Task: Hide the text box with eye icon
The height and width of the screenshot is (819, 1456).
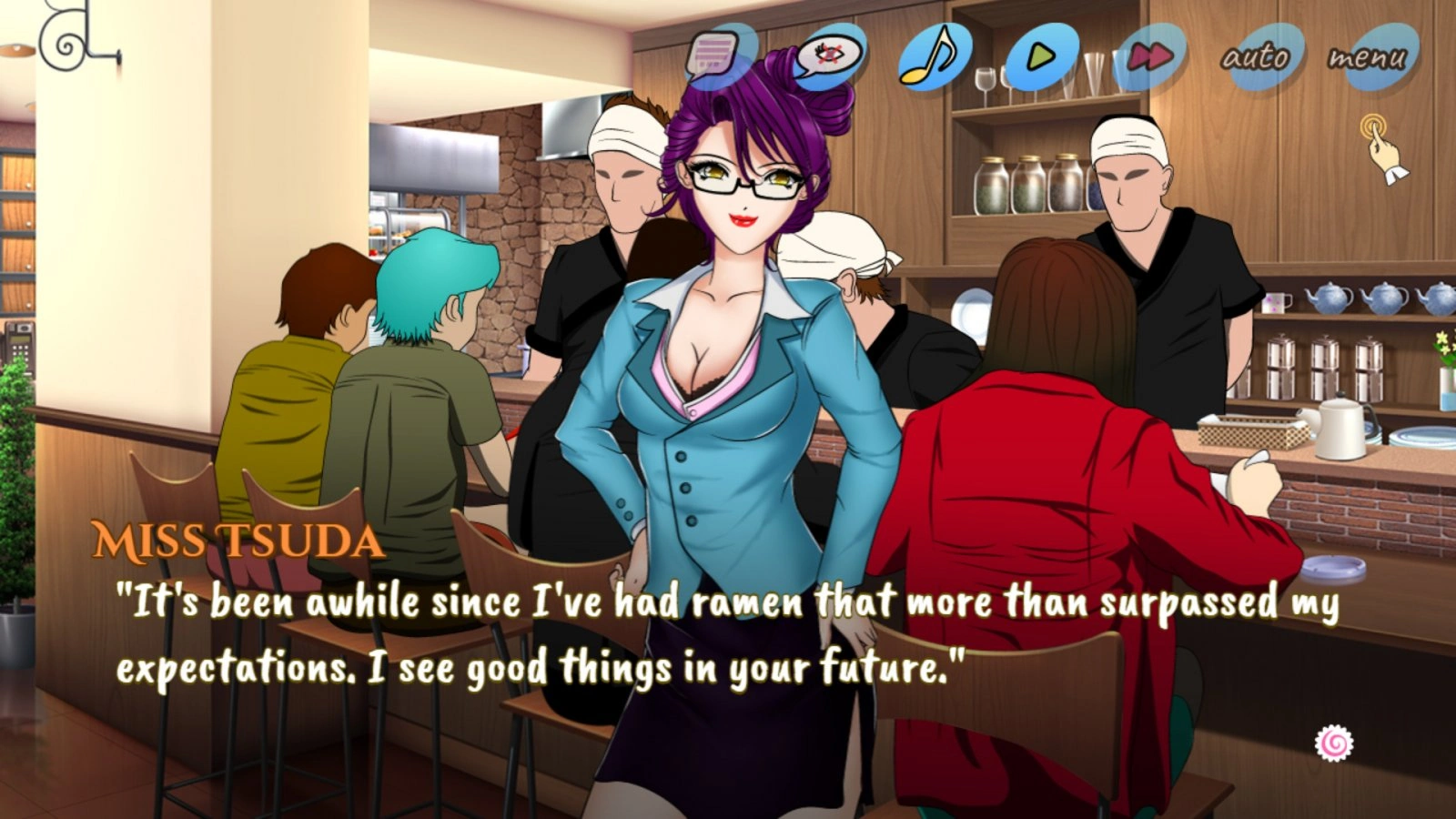Action: tap(826, 56)
